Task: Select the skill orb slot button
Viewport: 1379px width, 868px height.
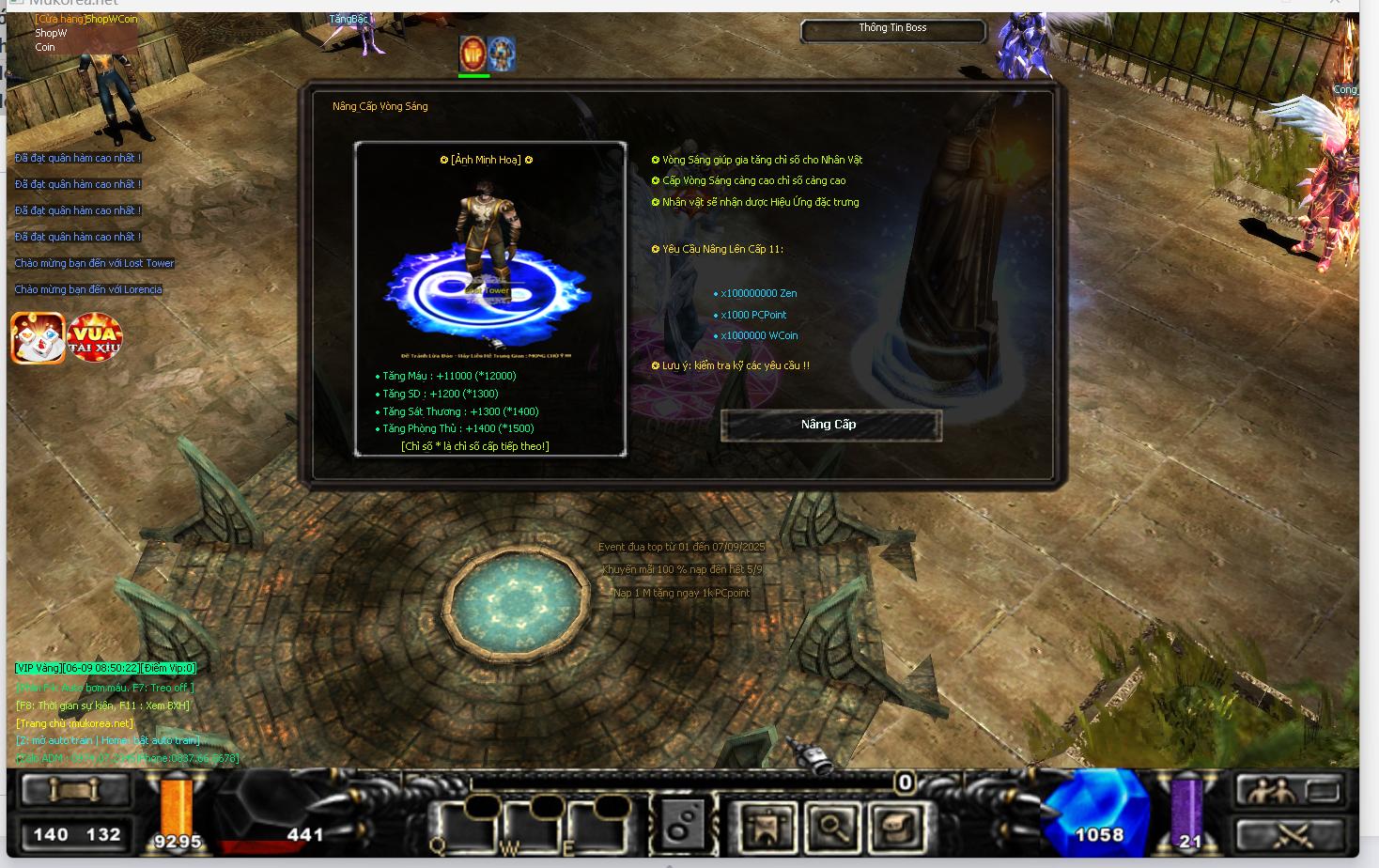Action: pyautogui.click(x=682, y=825)
